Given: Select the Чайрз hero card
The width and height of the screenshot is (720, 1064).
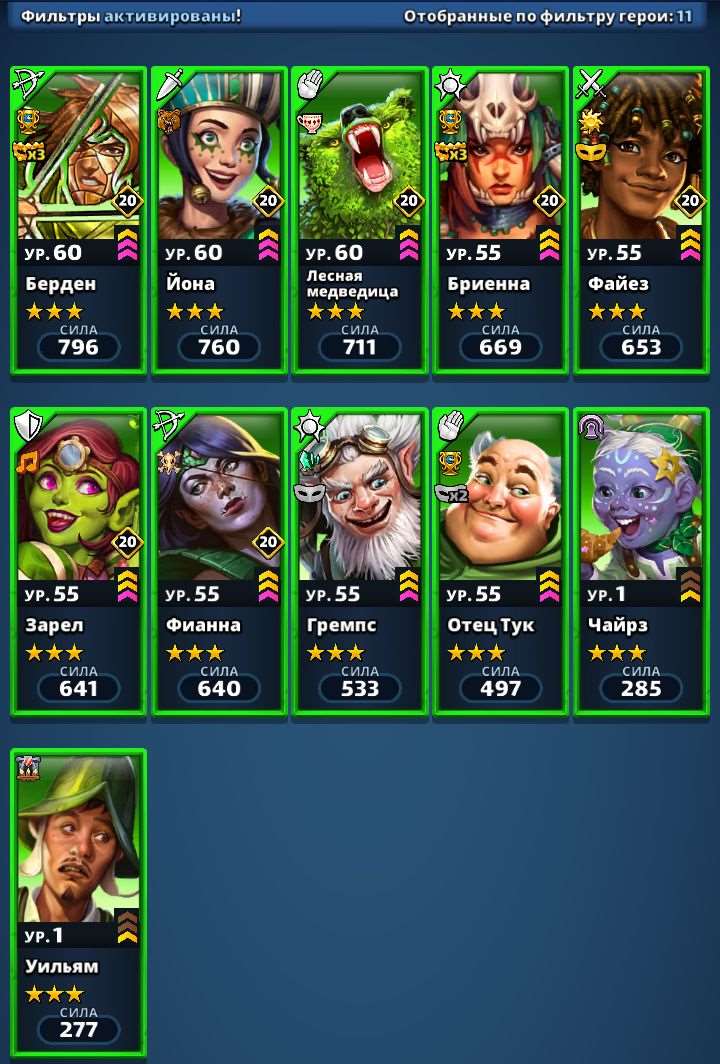Looking at the screenshot, I should point(641,561).
